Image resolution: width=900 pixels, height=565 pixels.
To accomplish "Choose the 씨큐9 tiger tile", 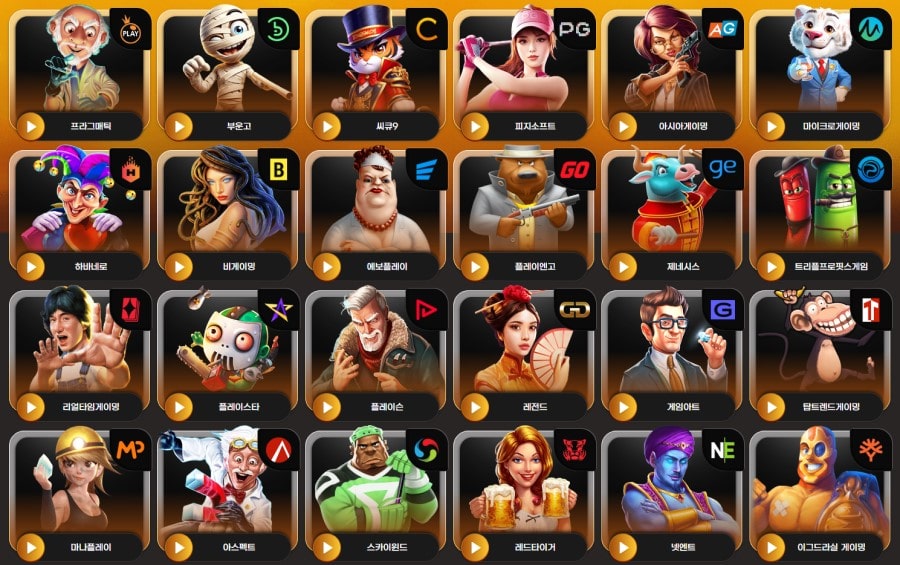I will 378,70.
